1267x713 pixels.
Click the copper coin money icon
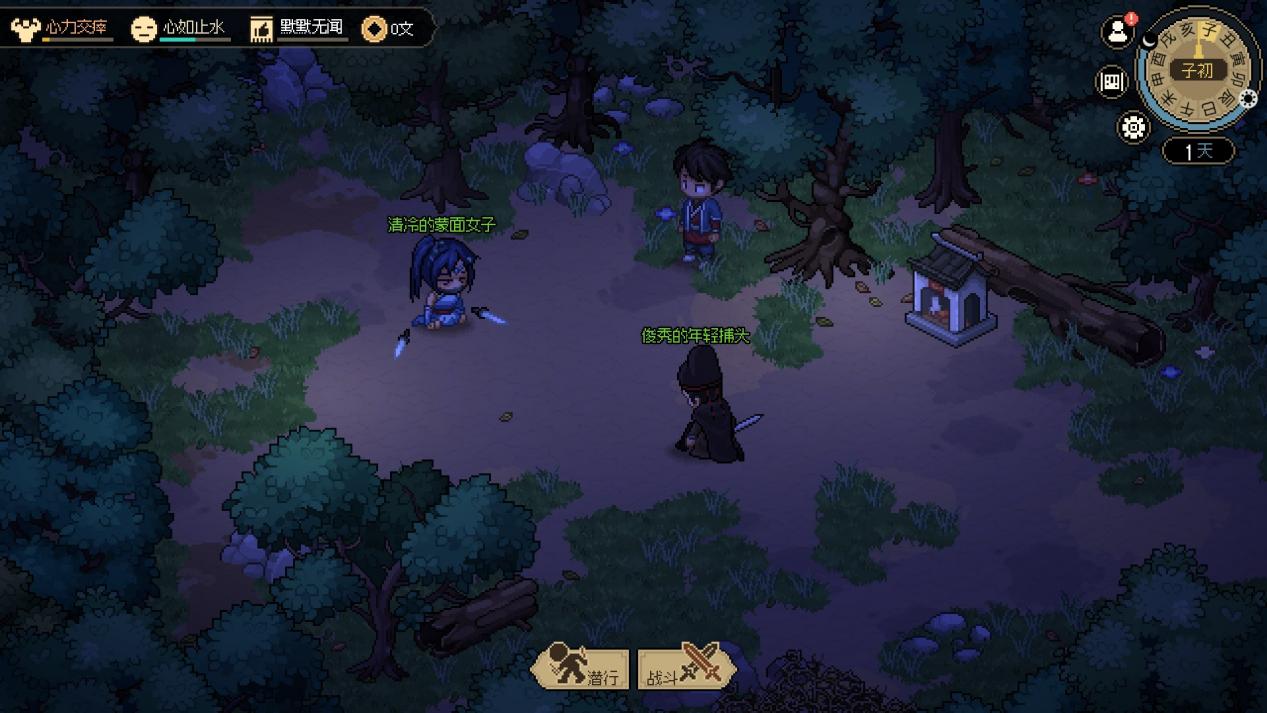pyautogui.click(x=374, y=29)
